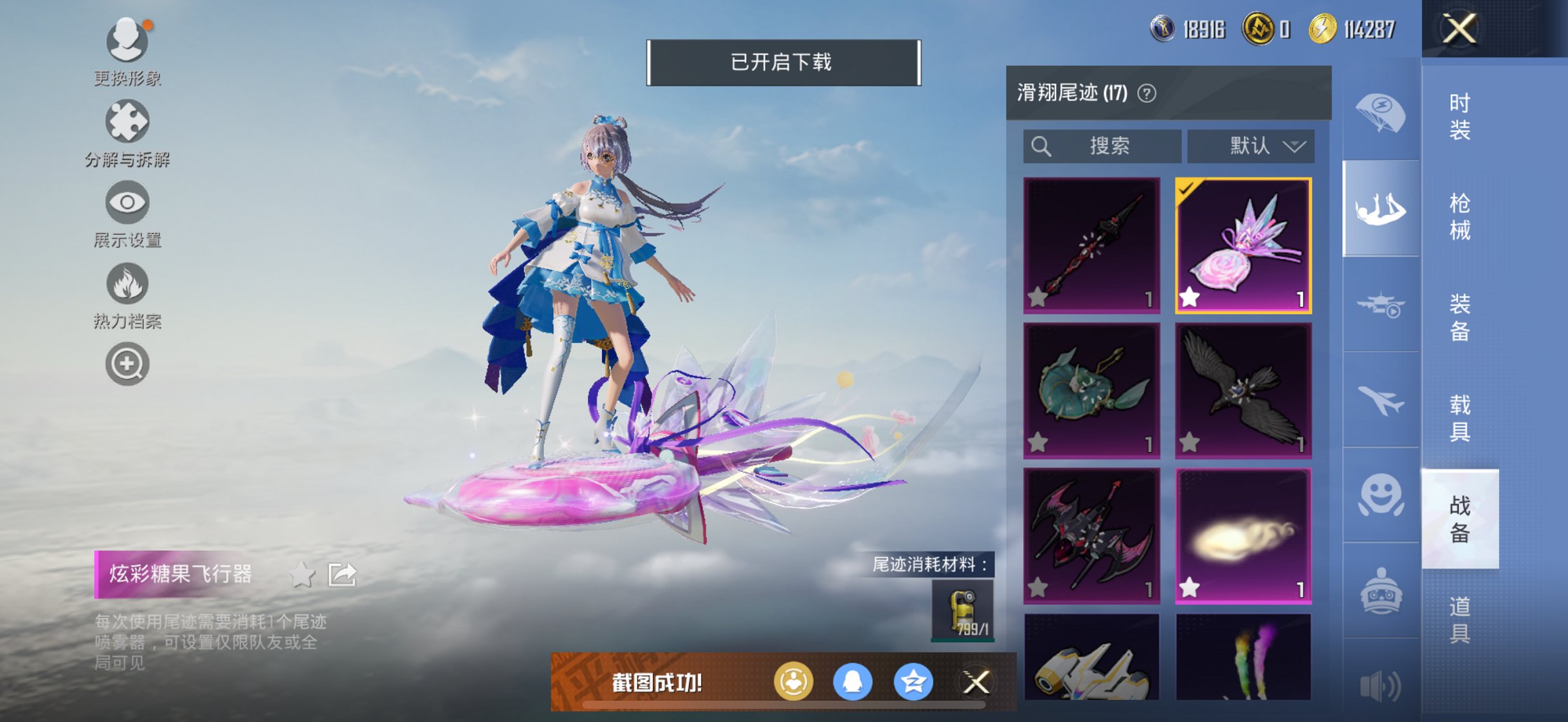Click the magnifier zoom-in icon

[128, 364]
